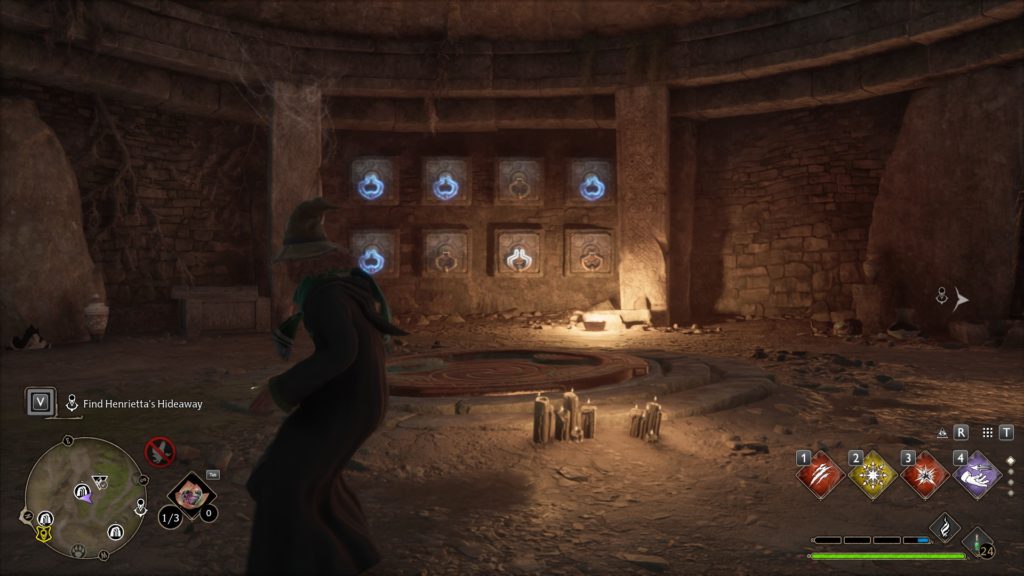1024x576 pixels.
Task: Click the quest waypoint marker on the minimap edge
Action: pyautogui.click(x=141, y=507)
